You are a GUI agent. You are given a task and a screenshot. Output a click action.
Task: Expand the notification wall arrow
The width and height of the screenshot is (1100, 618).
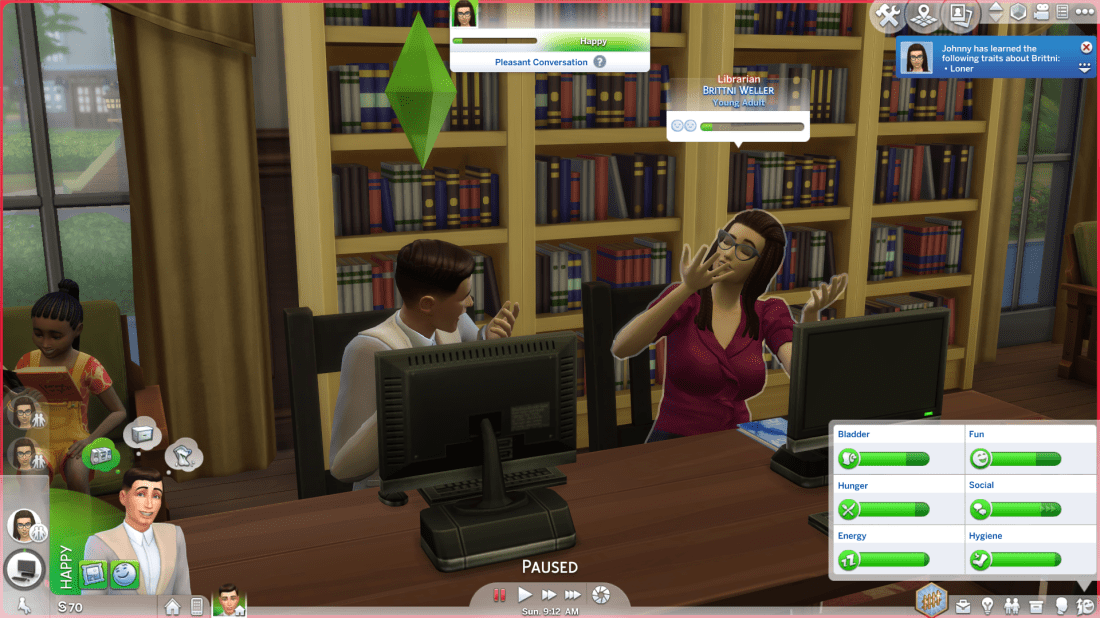[1086, 68]
